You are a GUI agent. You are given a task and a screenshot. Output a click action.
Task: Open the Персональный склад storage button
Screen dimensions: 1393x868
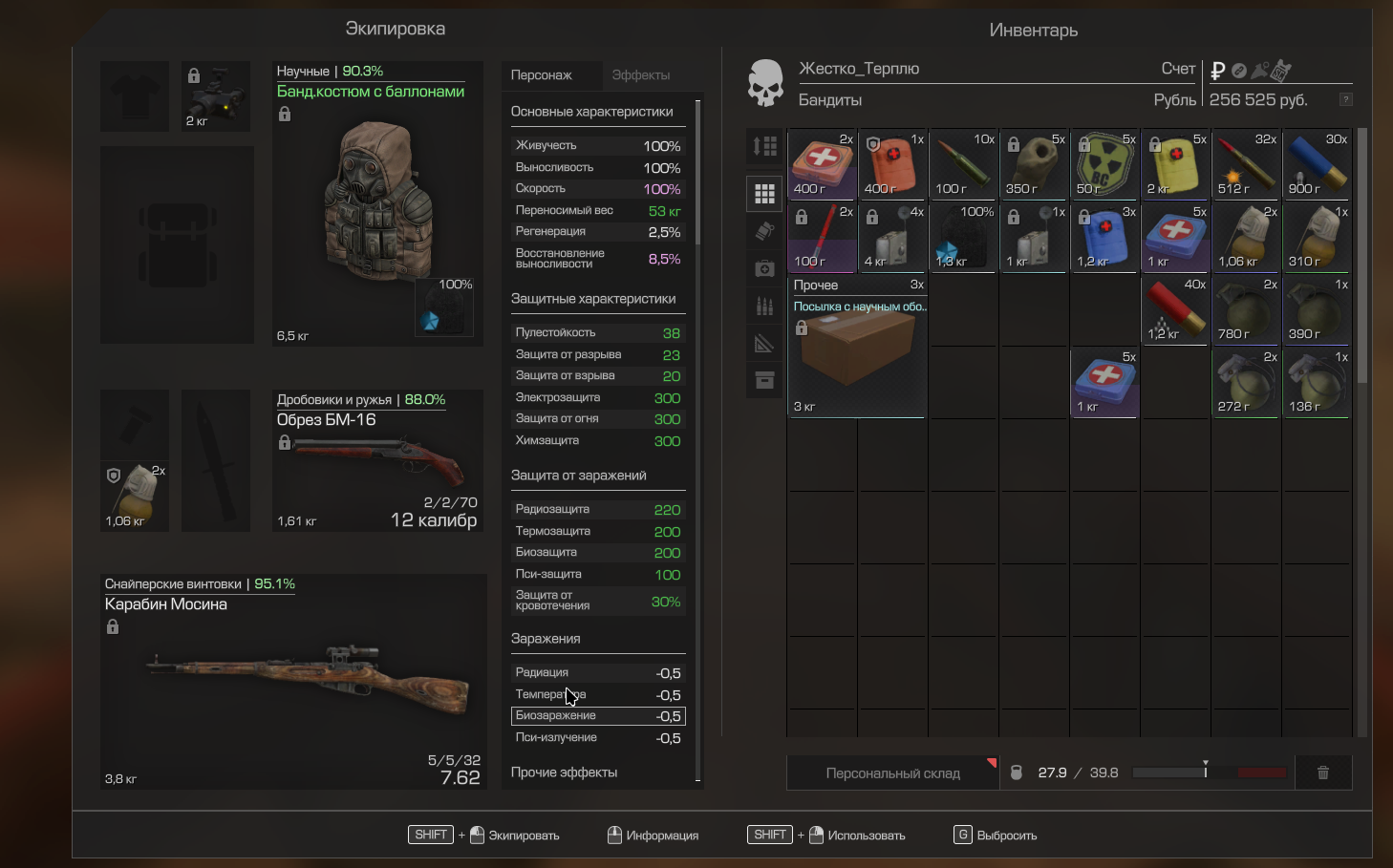892,773
